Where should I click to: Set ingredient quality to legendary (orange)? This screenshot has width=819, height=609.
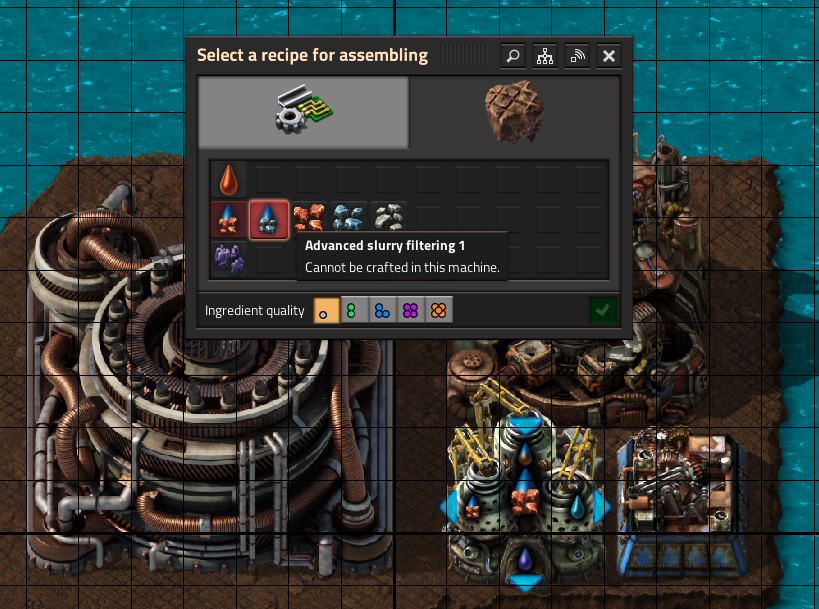point(439,311)
